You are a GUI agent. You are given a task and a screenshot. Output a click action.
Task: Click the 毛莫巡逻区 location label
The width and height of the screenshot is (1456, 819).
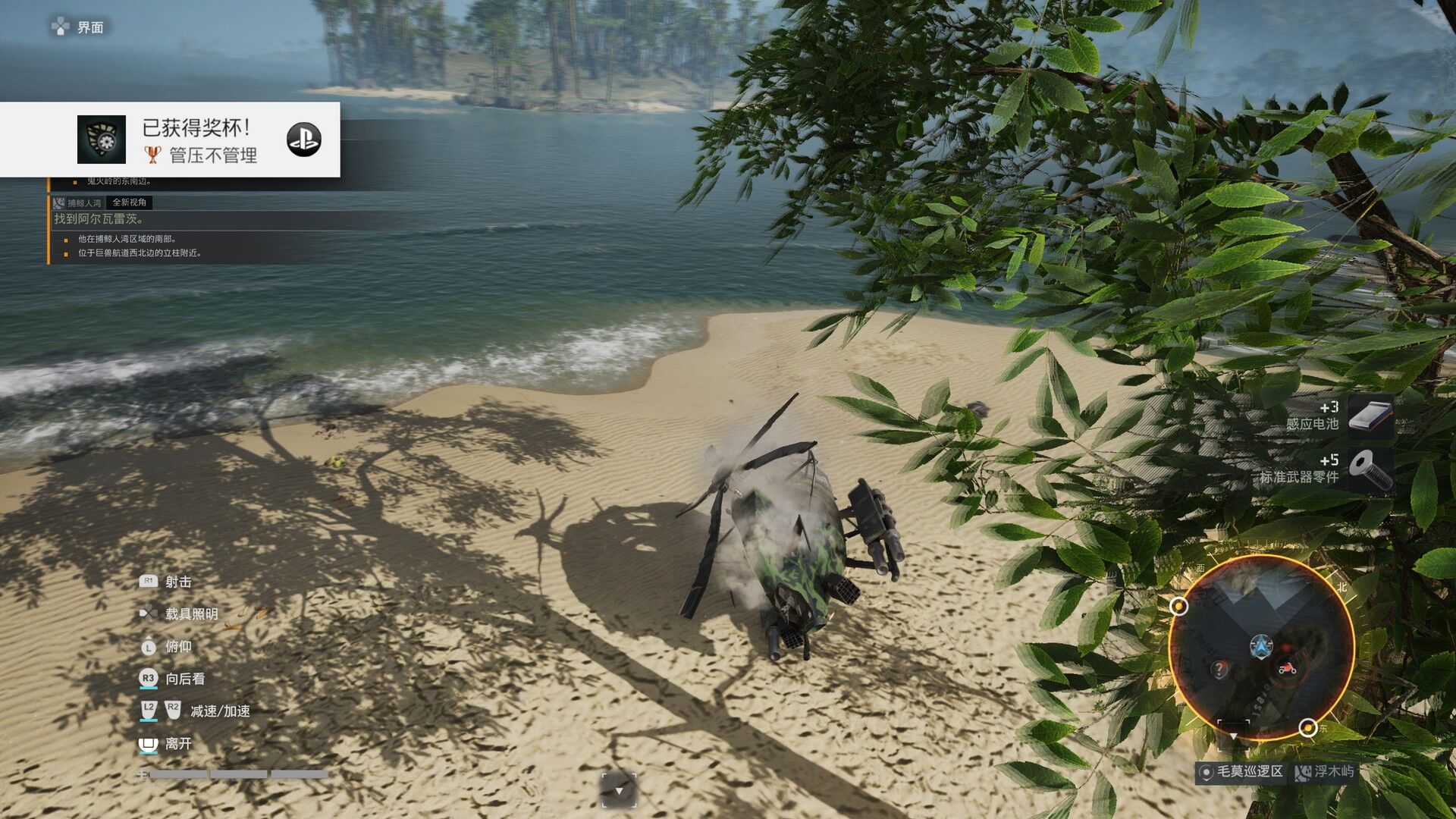click(x=1241, y=772)
